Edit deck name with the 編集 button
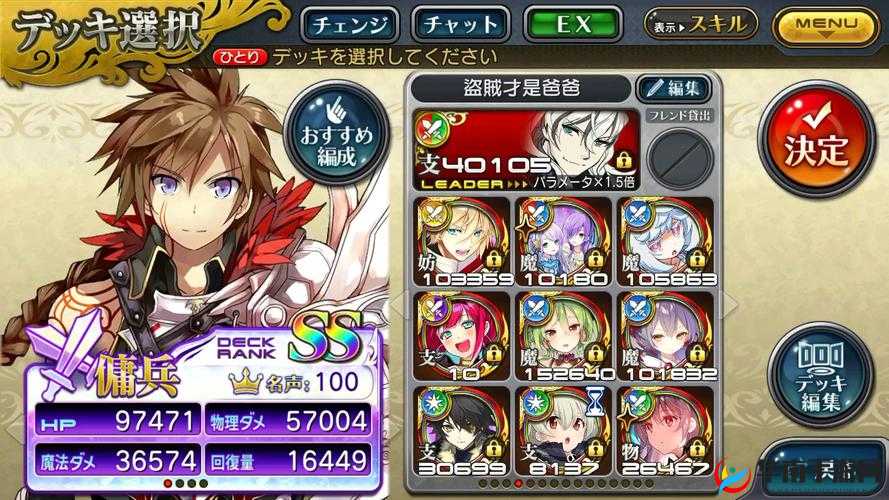The height and width of the screenshot is (500, 889). click(x=675, y=88)
